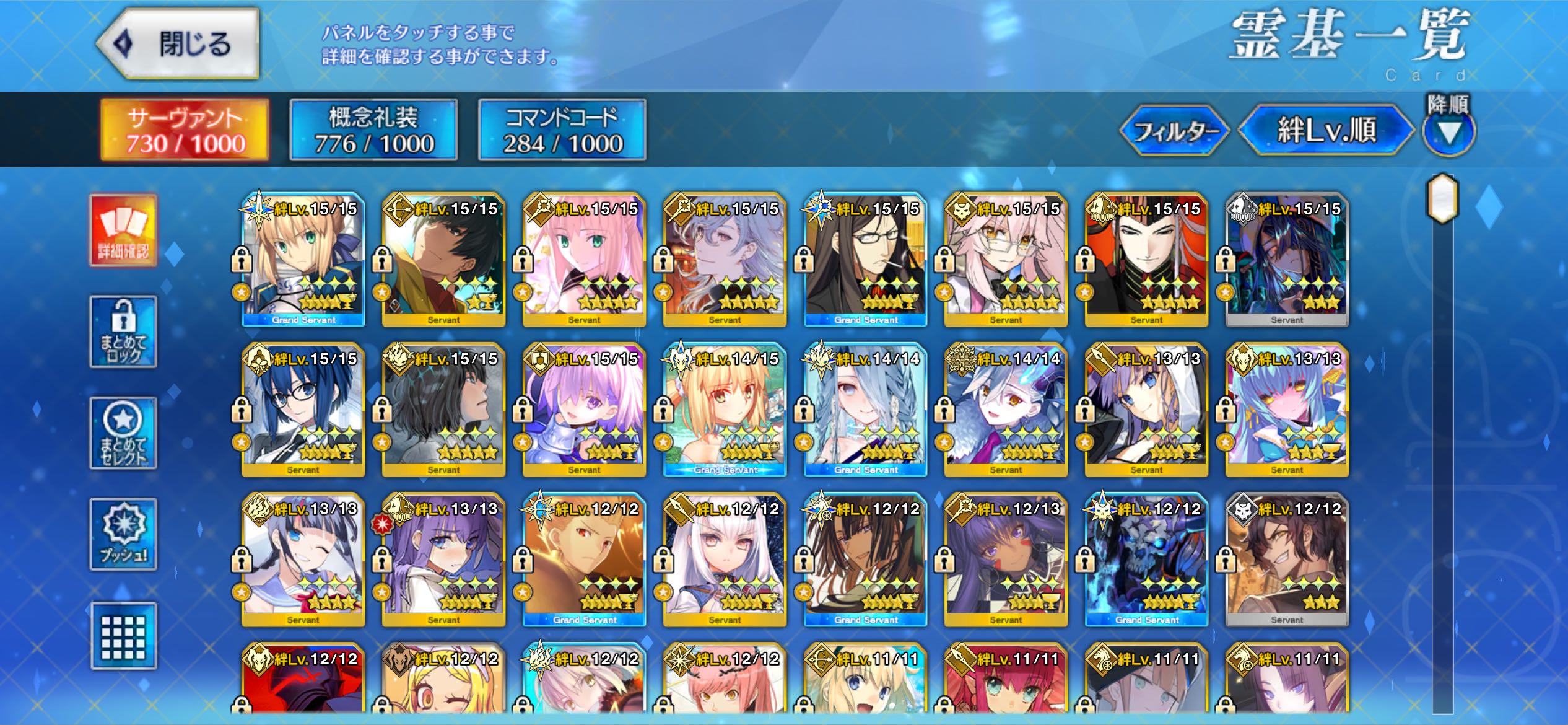Switch to the 概念礼装 tab

tap(373, 130)
